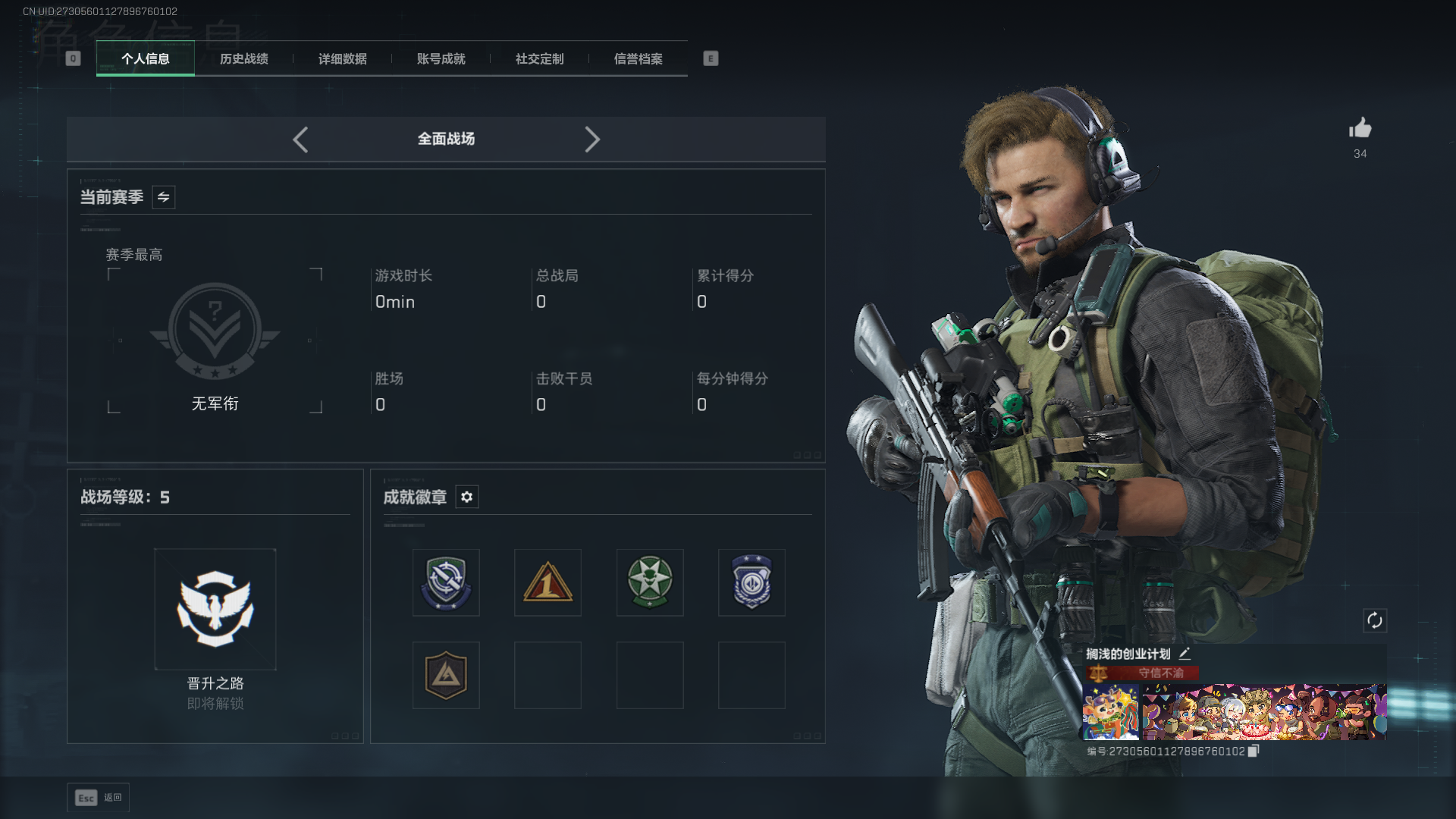This screenshot has height=819, width=1456.
Task: Open the 历史战绩 tab
Action: 244,58
